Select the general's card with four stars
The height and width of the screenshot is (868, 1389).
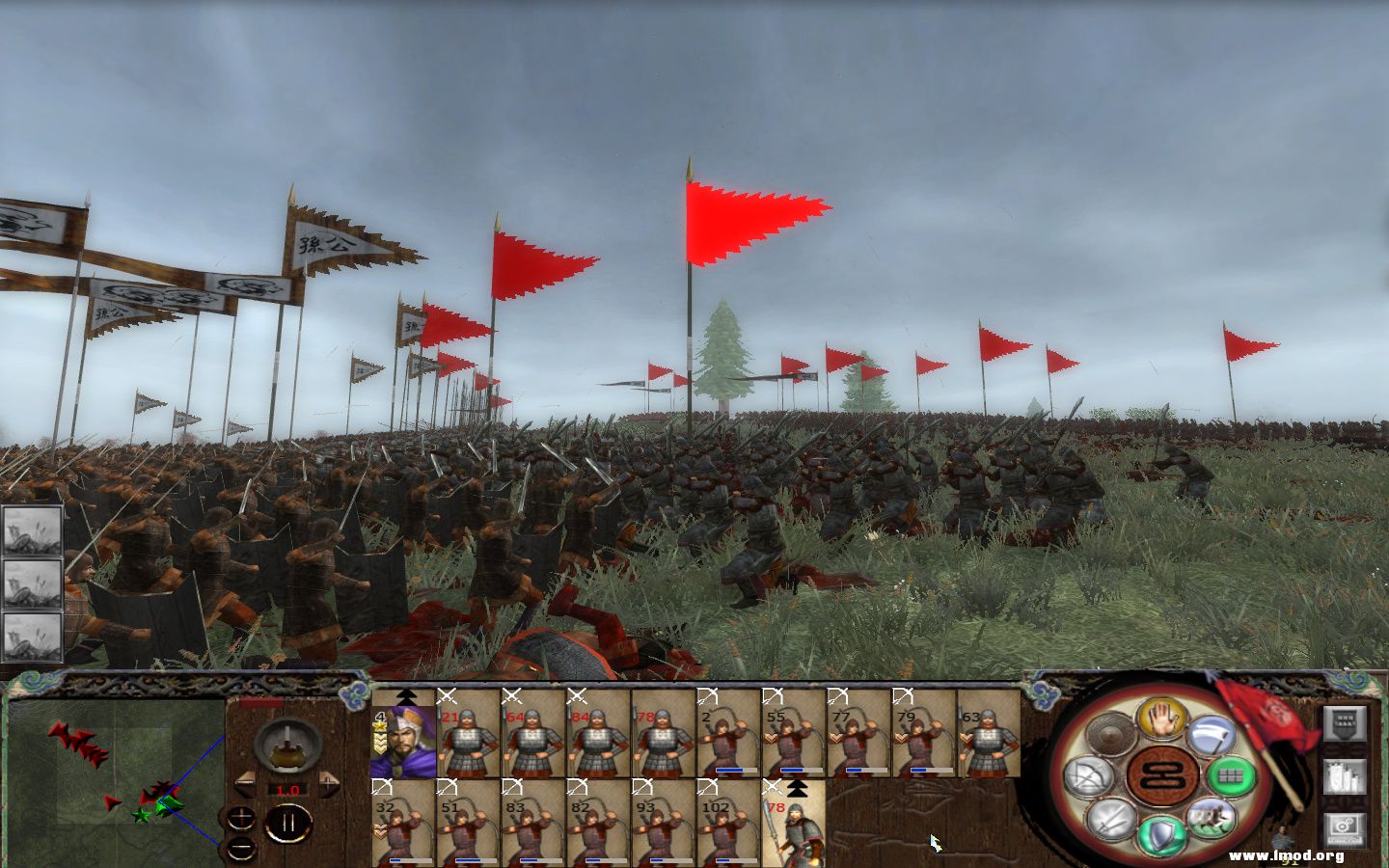pos(400,738)
